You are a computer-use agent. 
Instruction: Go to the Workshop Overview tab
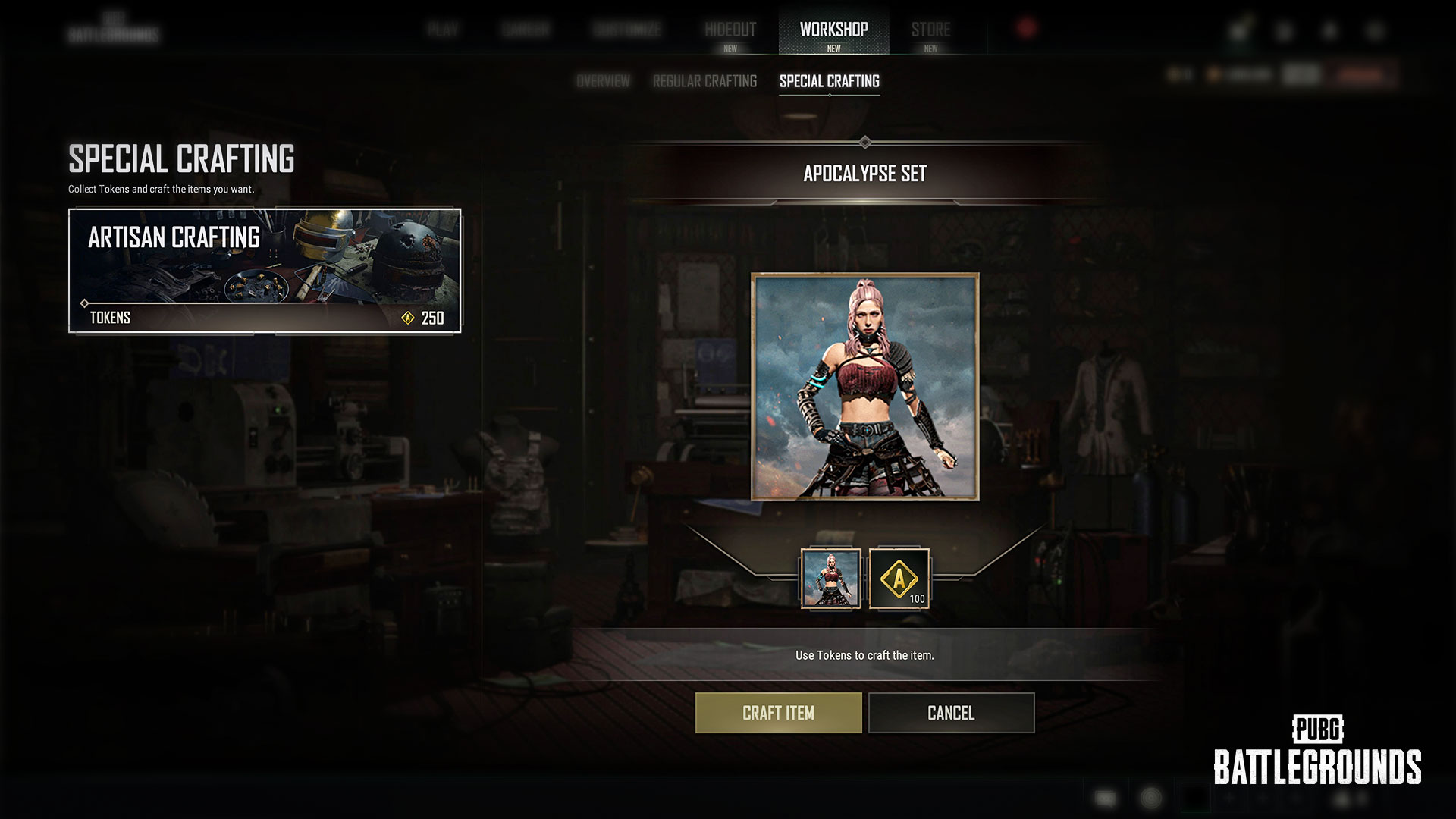(x=603, y=81)
